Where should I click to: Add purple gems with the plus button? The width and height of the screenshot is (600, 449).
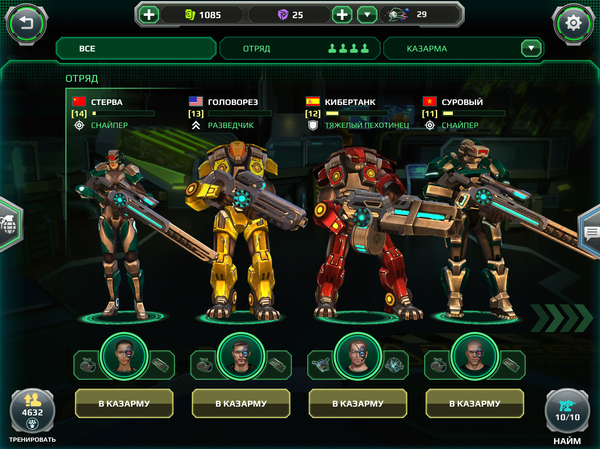(x=341, y=15)
